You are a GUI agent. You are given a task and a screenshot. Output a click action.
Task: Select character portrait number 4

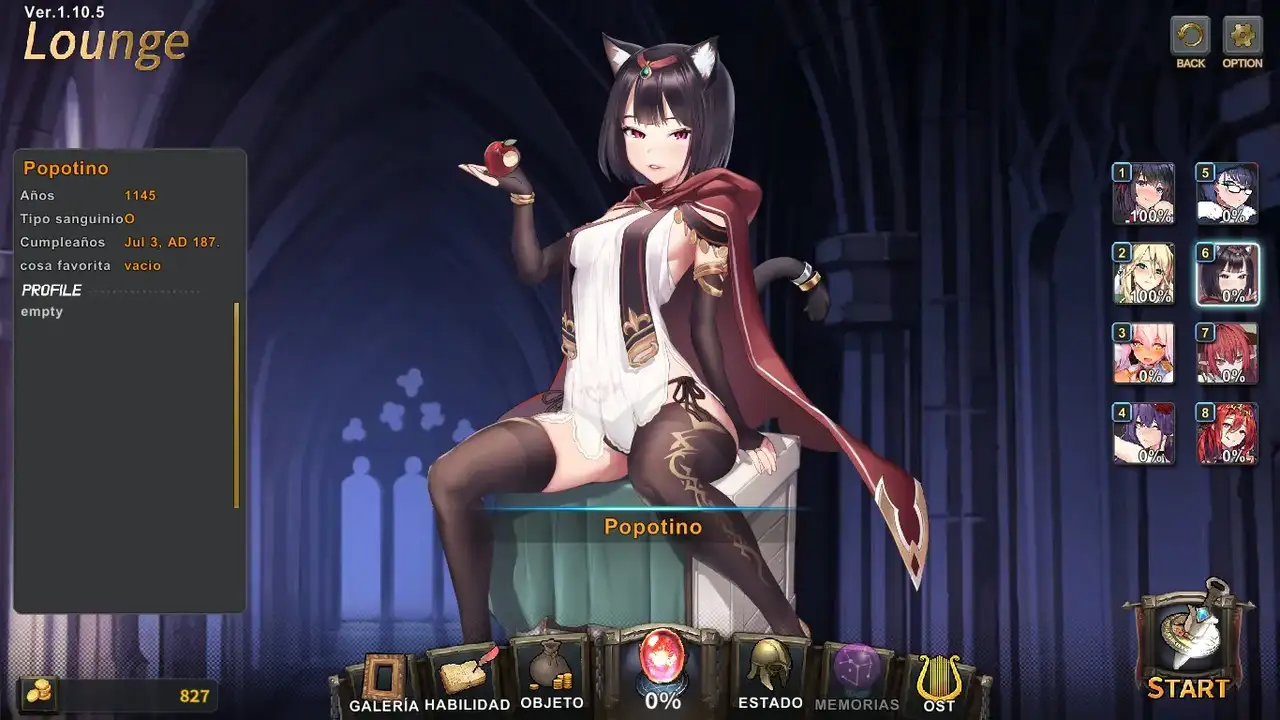(1144, 434)
